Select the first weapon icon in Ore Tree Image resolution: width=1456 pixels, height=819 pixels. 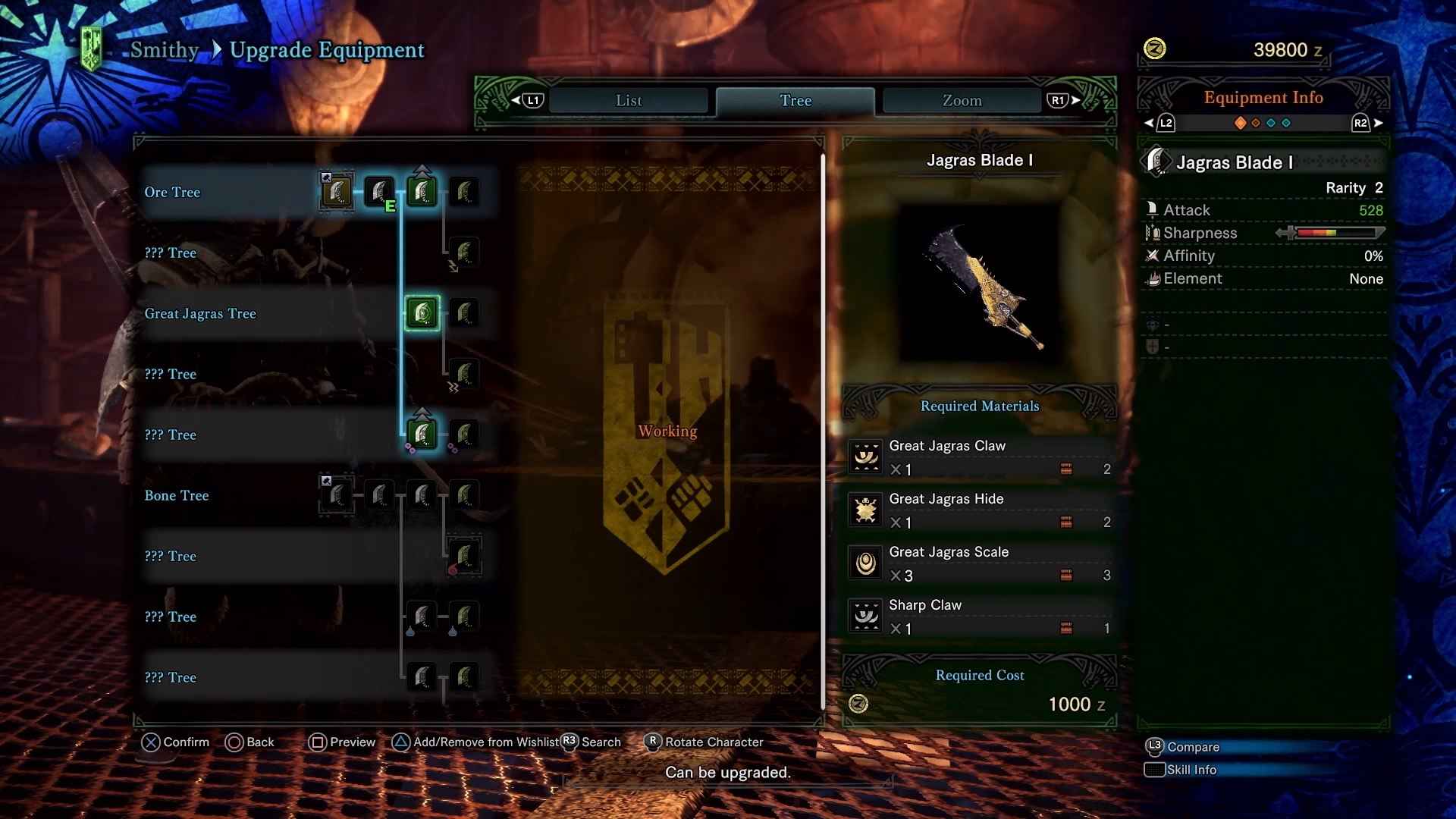(336, 192)
